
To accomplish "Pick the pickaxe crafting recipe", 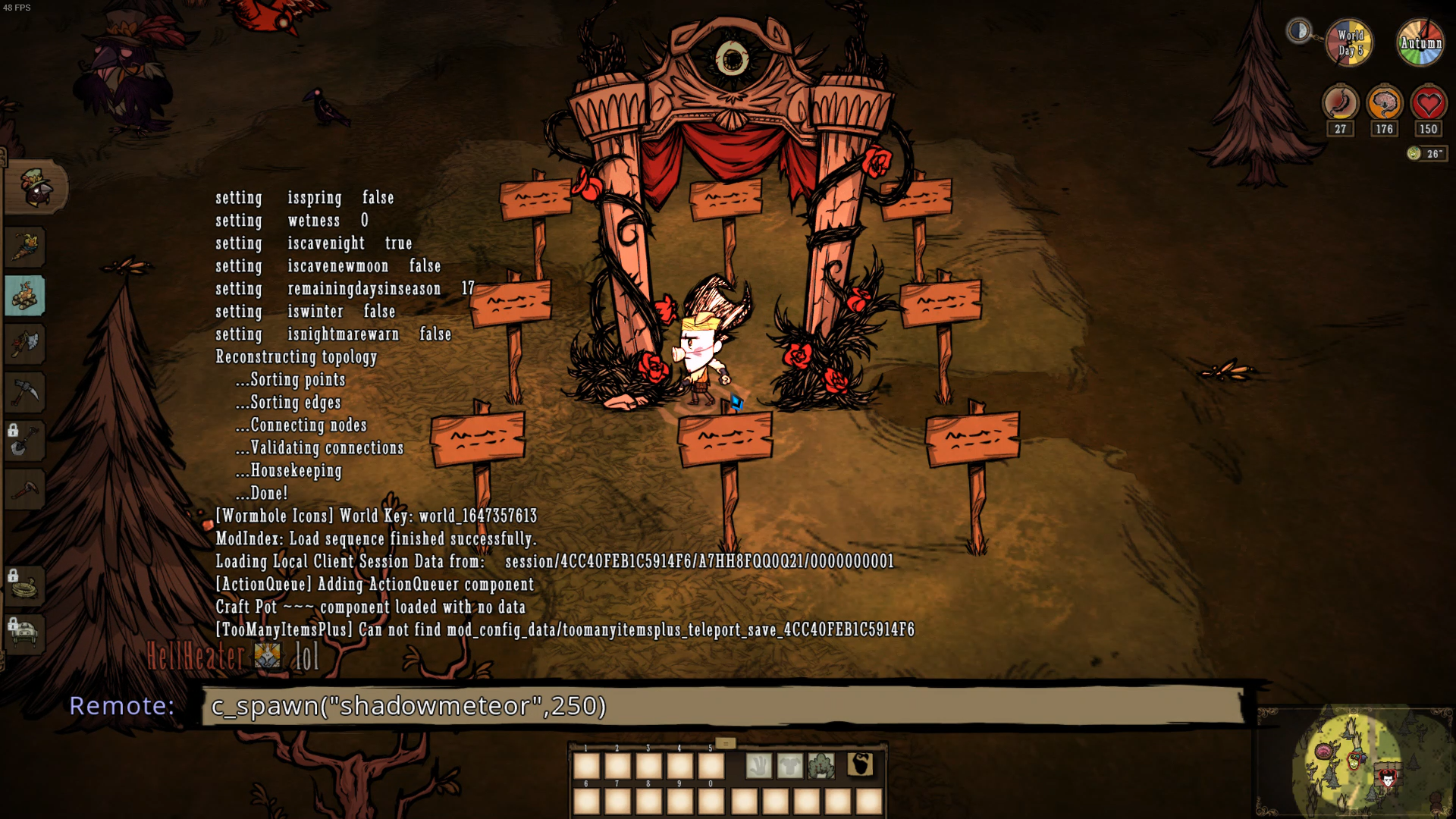I will tap(25, 393).
